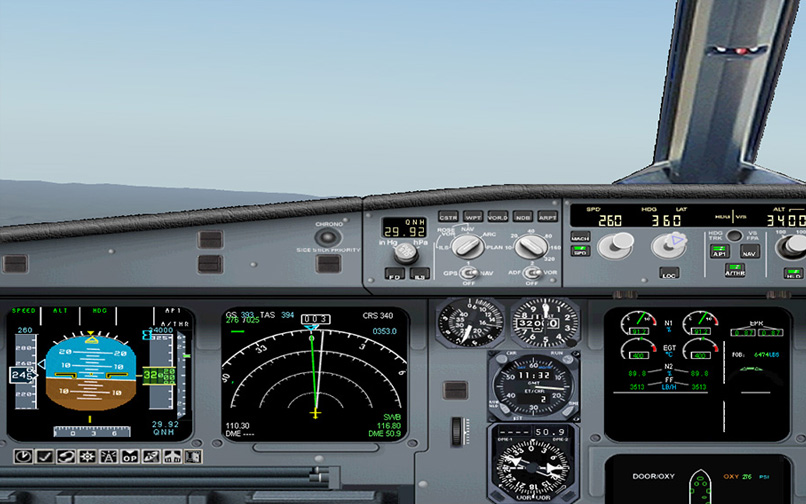Toggle the VOR.D display button
Viewport: 806px width, 504px height.
[x=498, y=216]
